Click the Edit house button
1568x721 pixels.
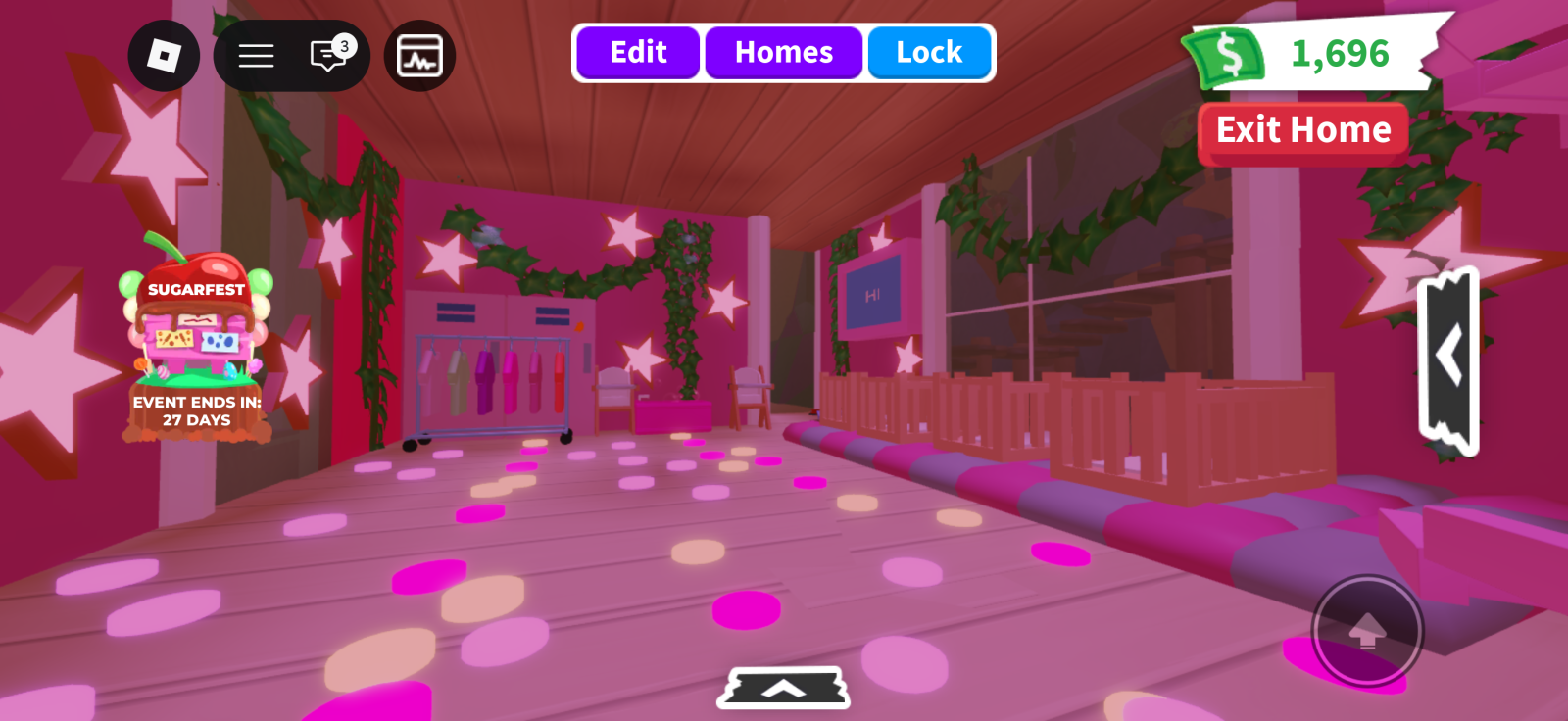(x=638, y=53)
